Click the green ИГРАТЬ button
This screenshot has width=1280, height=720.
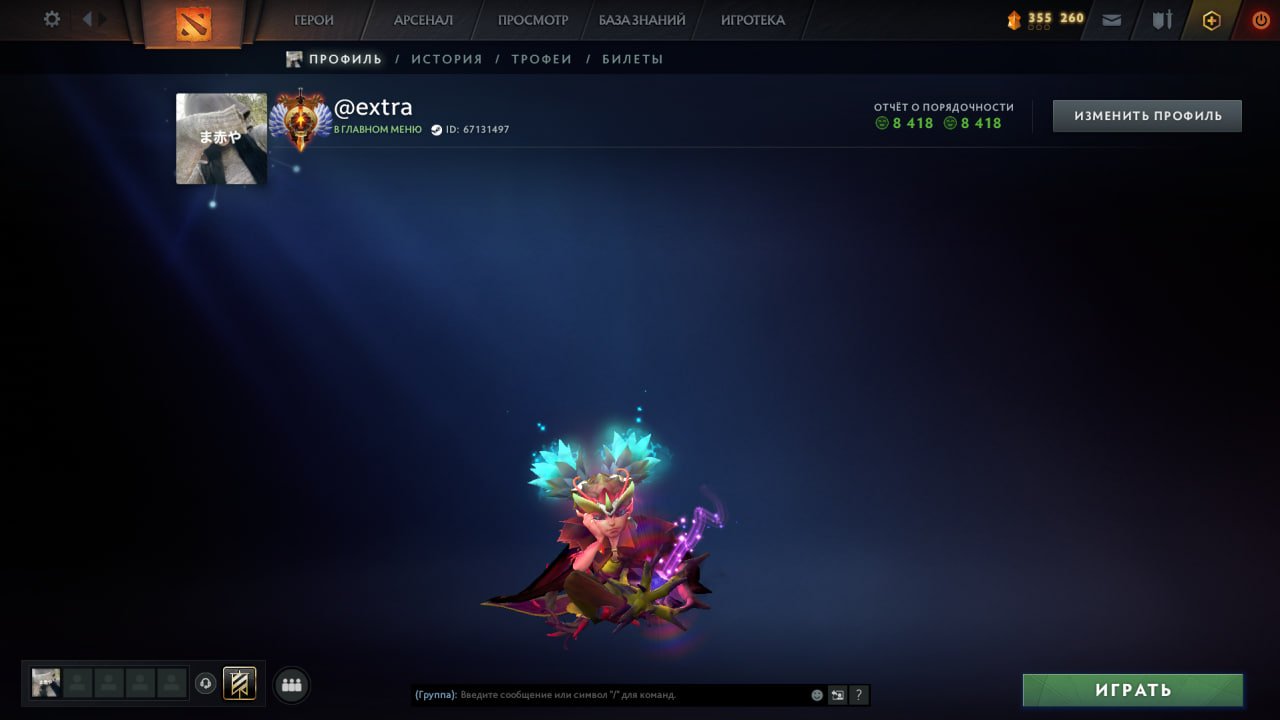tap(1132, 689)
